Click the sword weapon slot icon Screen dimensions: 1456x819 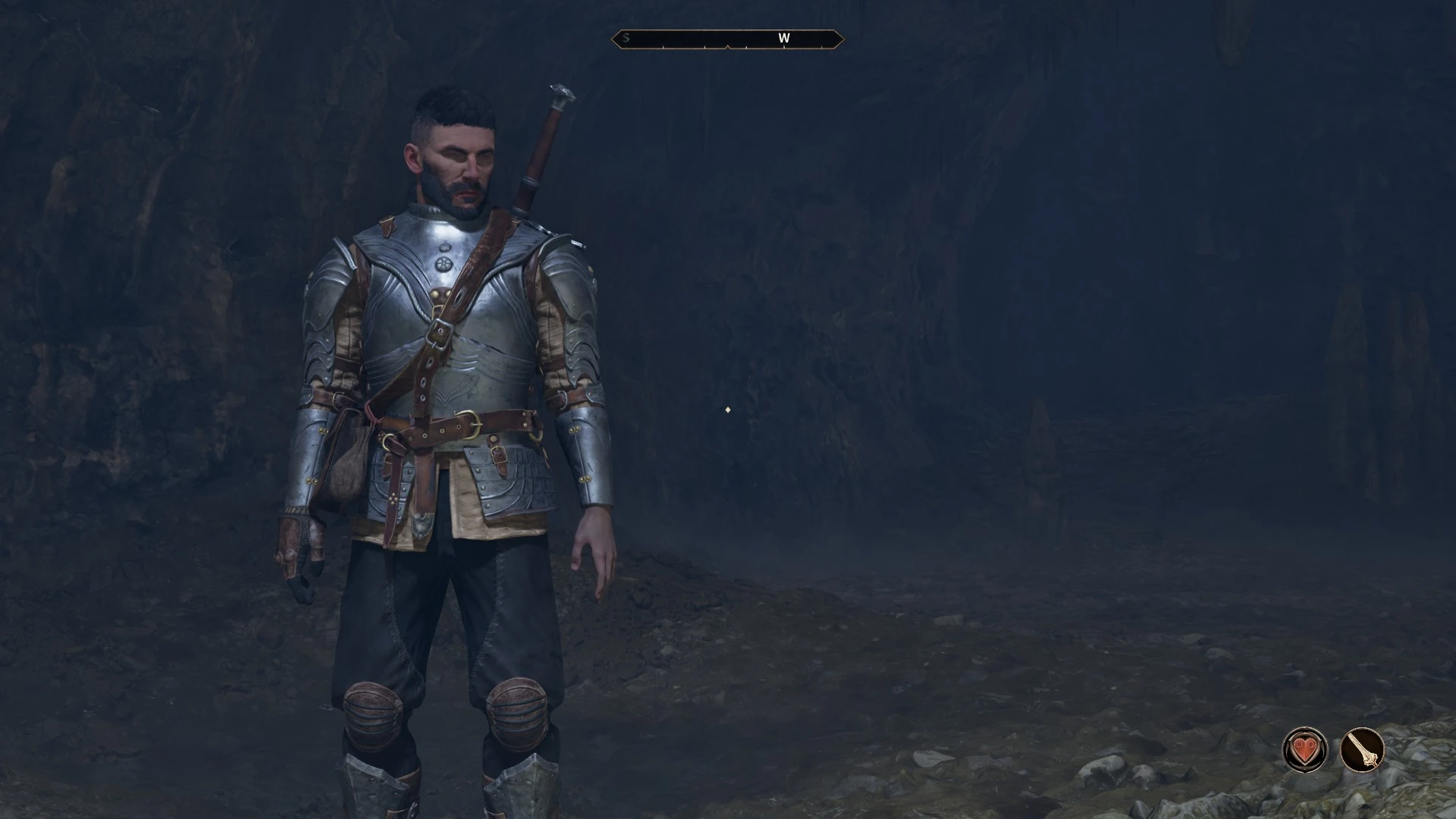(1362, 750)
